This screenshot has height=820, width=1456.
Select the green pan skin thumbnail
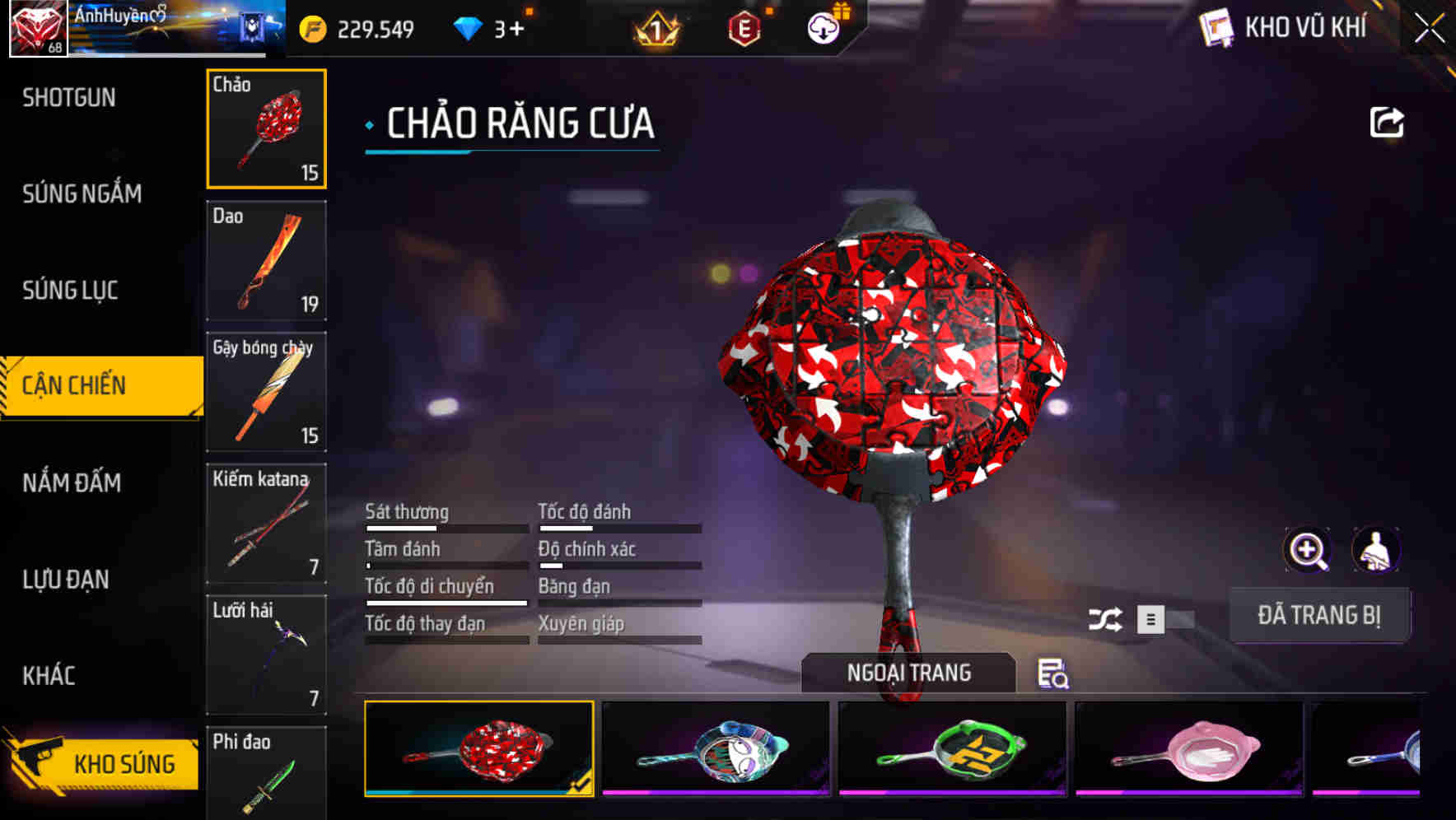click(951, 749)
